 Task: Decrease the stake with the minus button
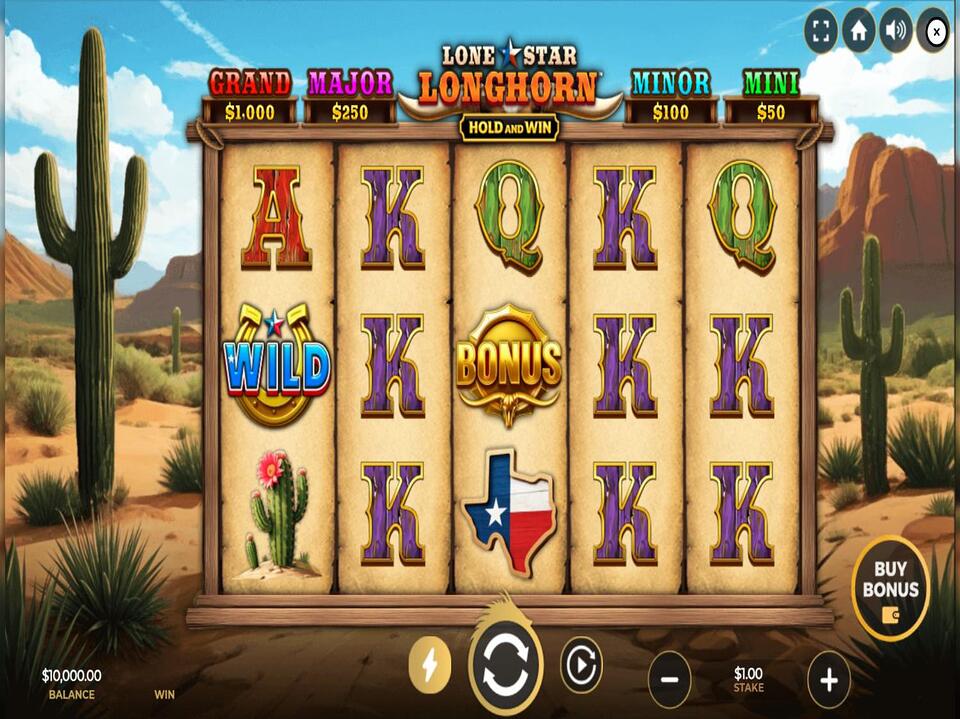669,680
